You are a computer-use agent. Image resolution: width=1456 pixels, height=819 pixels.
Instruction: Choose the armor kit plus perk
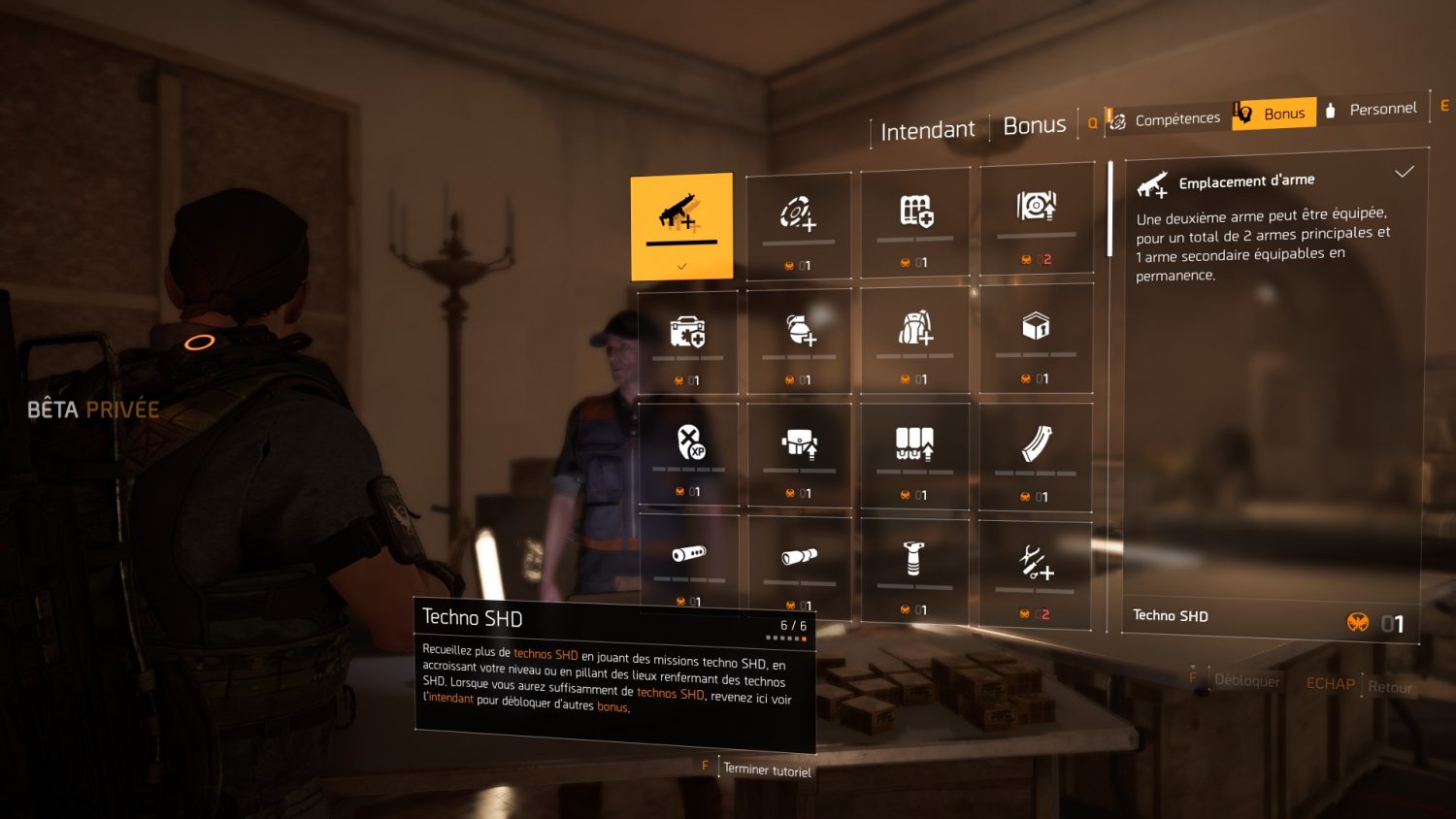(x=687, y=340)
